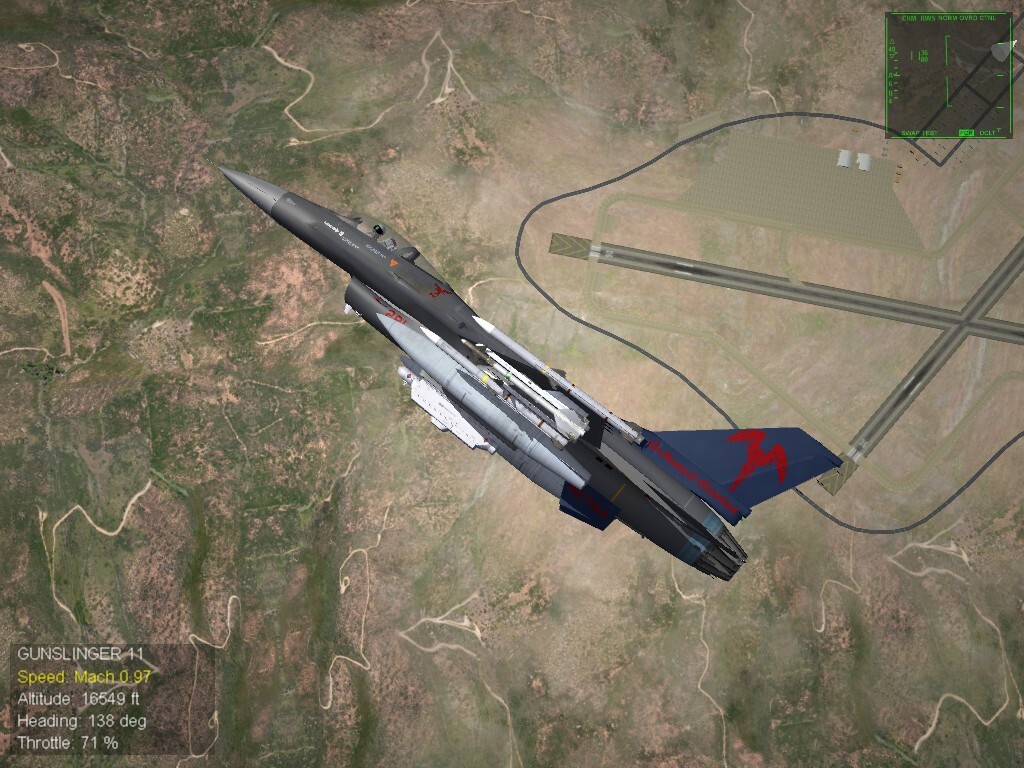The image size is (1024, 768).
Task: Toggle the NORM field-of-view label
Action: click(x=948, y=18)
